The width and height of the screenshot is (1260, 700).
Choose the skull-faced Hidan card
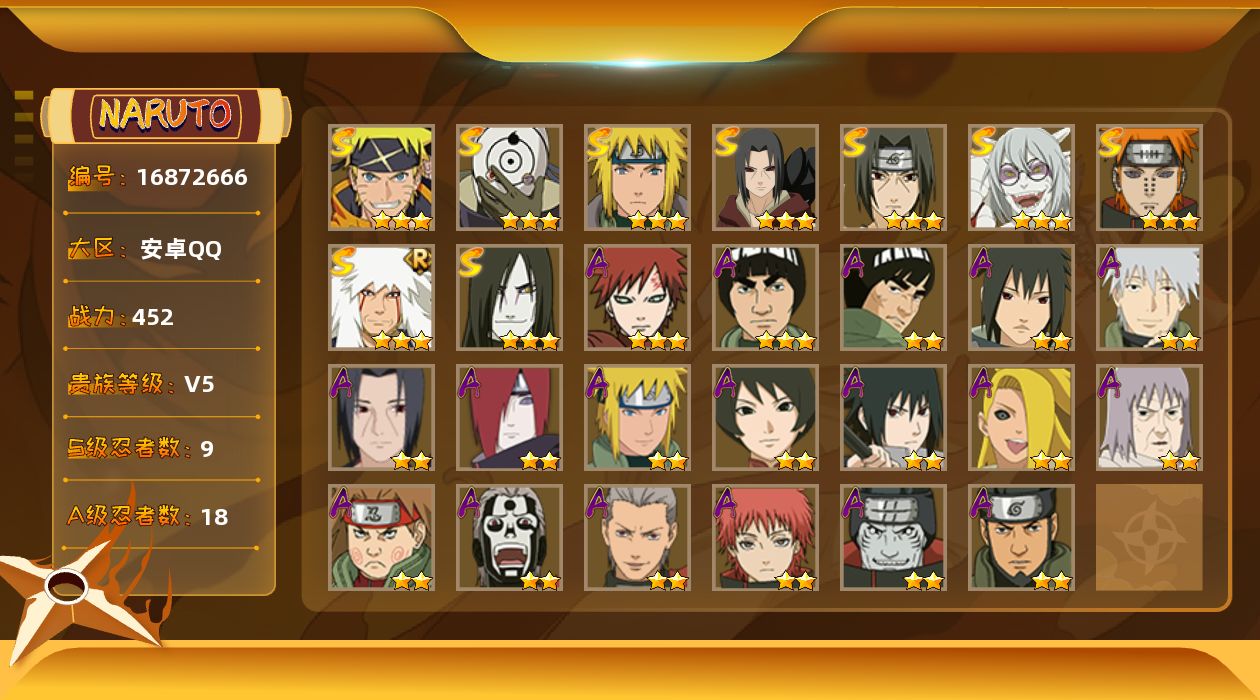(509, 537)
